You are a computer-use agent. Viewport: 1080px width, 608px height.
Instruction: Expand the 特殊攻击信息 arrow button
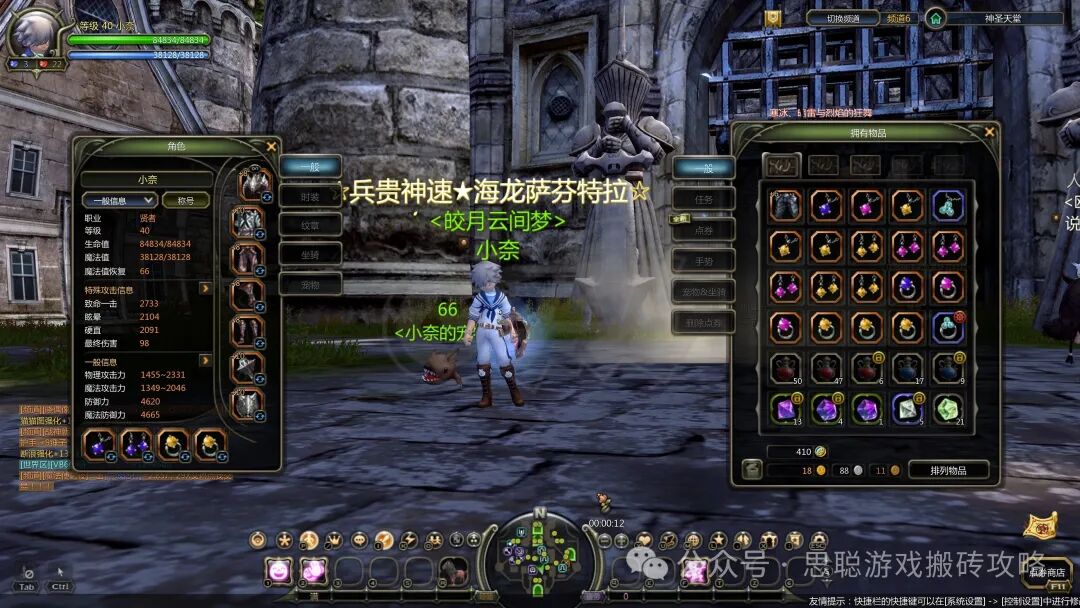tap(205, 289)
